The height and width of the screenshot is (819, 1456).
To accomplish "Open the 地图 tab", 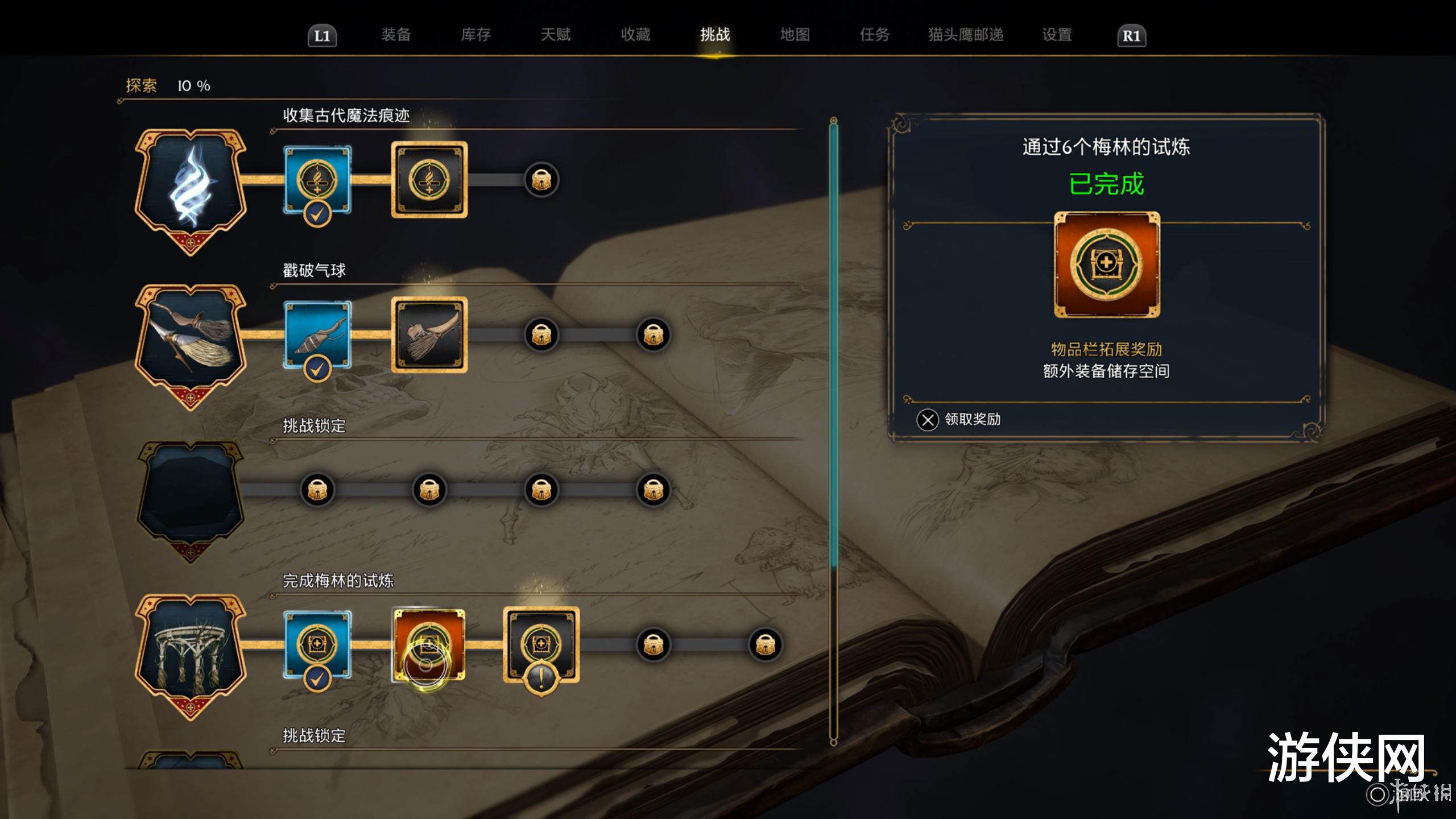I will [x=795, y=35].
